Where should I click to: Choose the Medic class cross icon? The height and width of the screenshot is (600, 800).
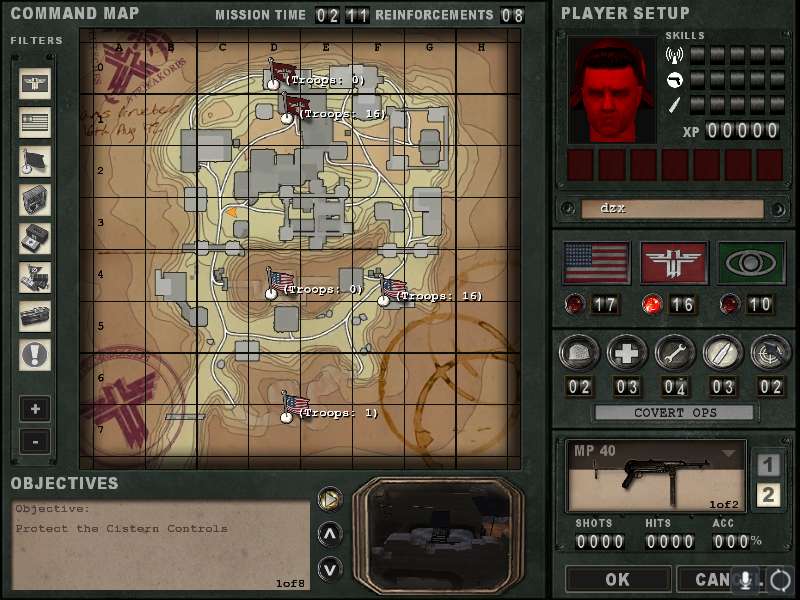(x=627, y=352)
